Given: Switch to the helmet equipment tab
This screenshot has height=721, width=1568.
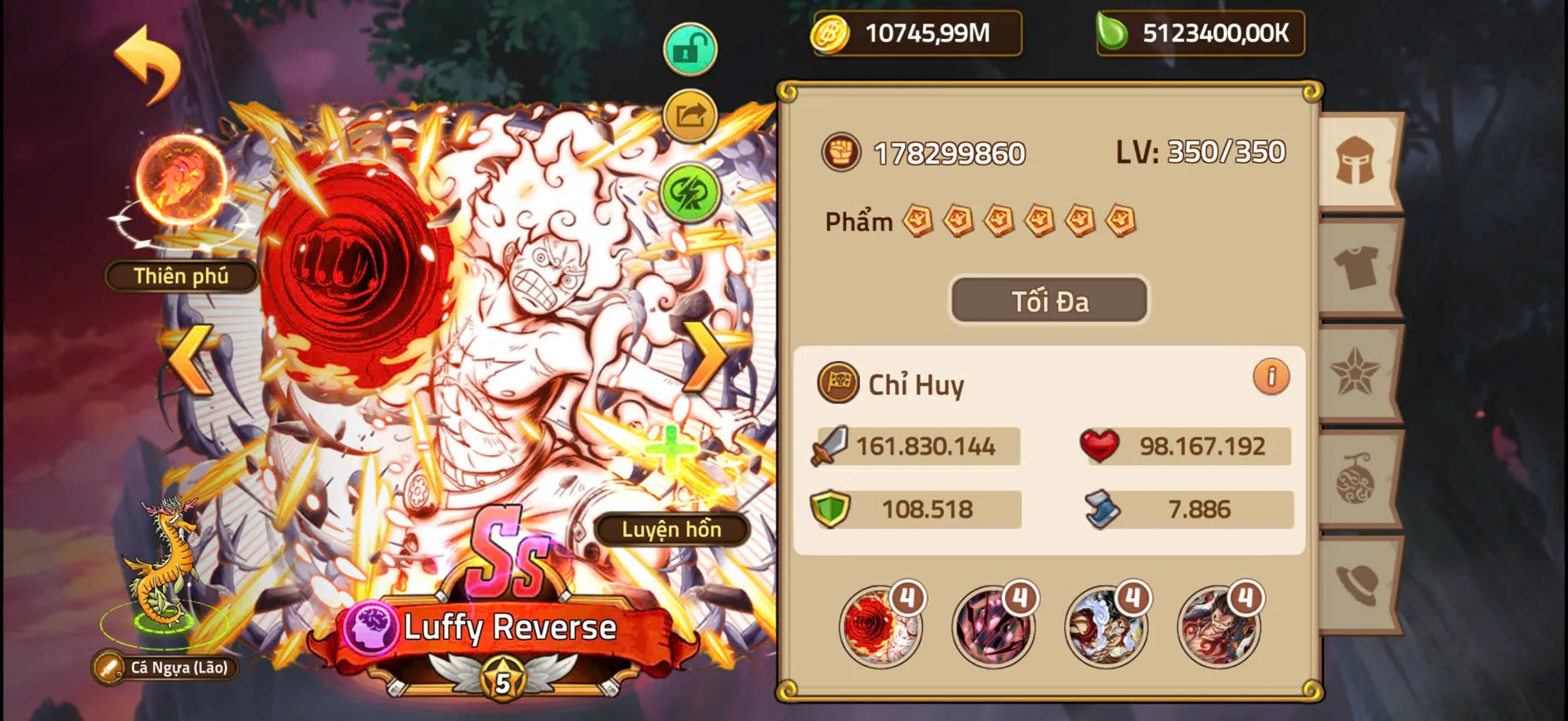Looking at the screenshot, I should point(1357,163).
